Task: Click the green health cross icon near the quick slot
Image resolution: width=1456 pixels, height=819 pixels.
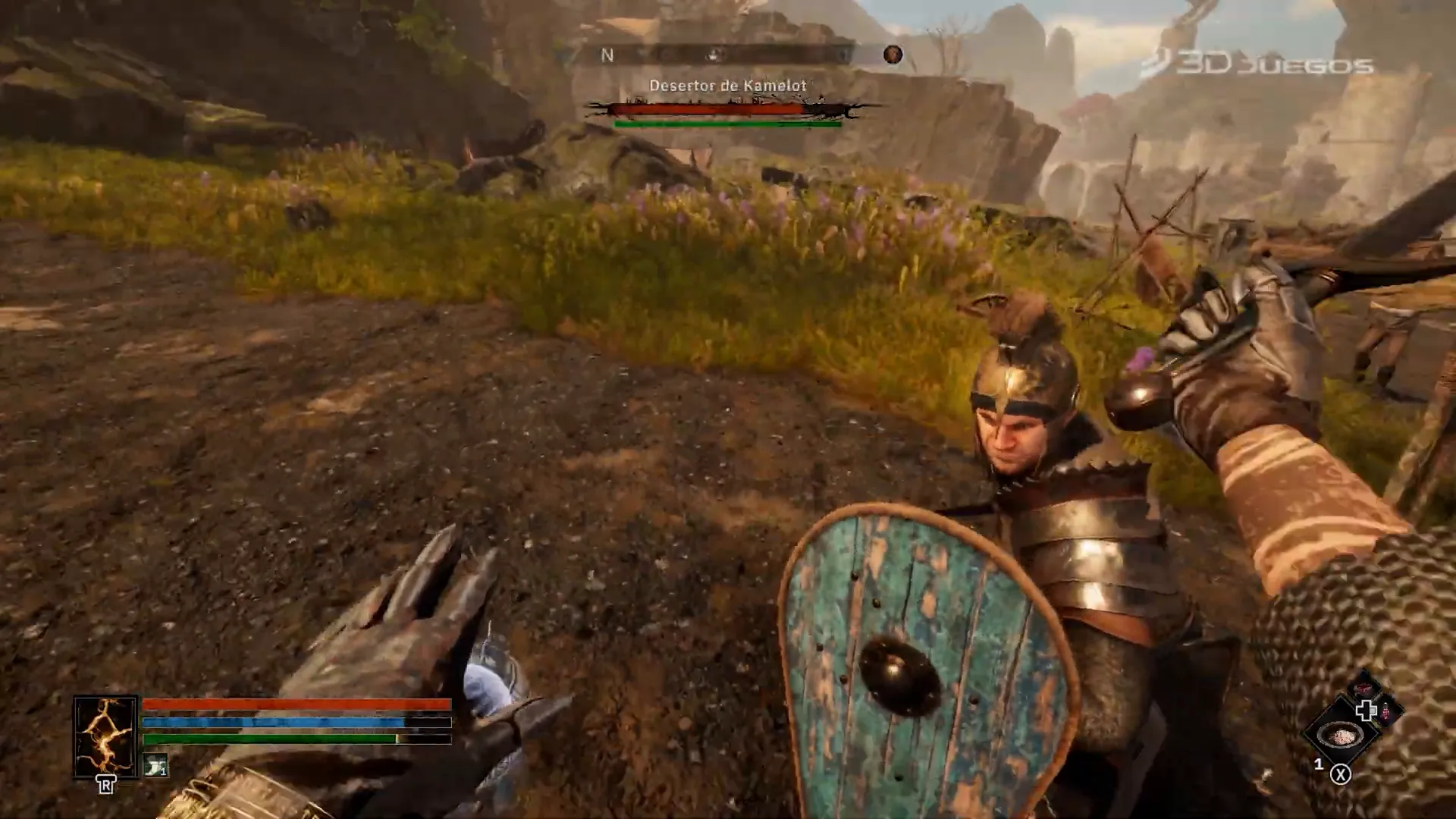Action: coord(1365,709)
